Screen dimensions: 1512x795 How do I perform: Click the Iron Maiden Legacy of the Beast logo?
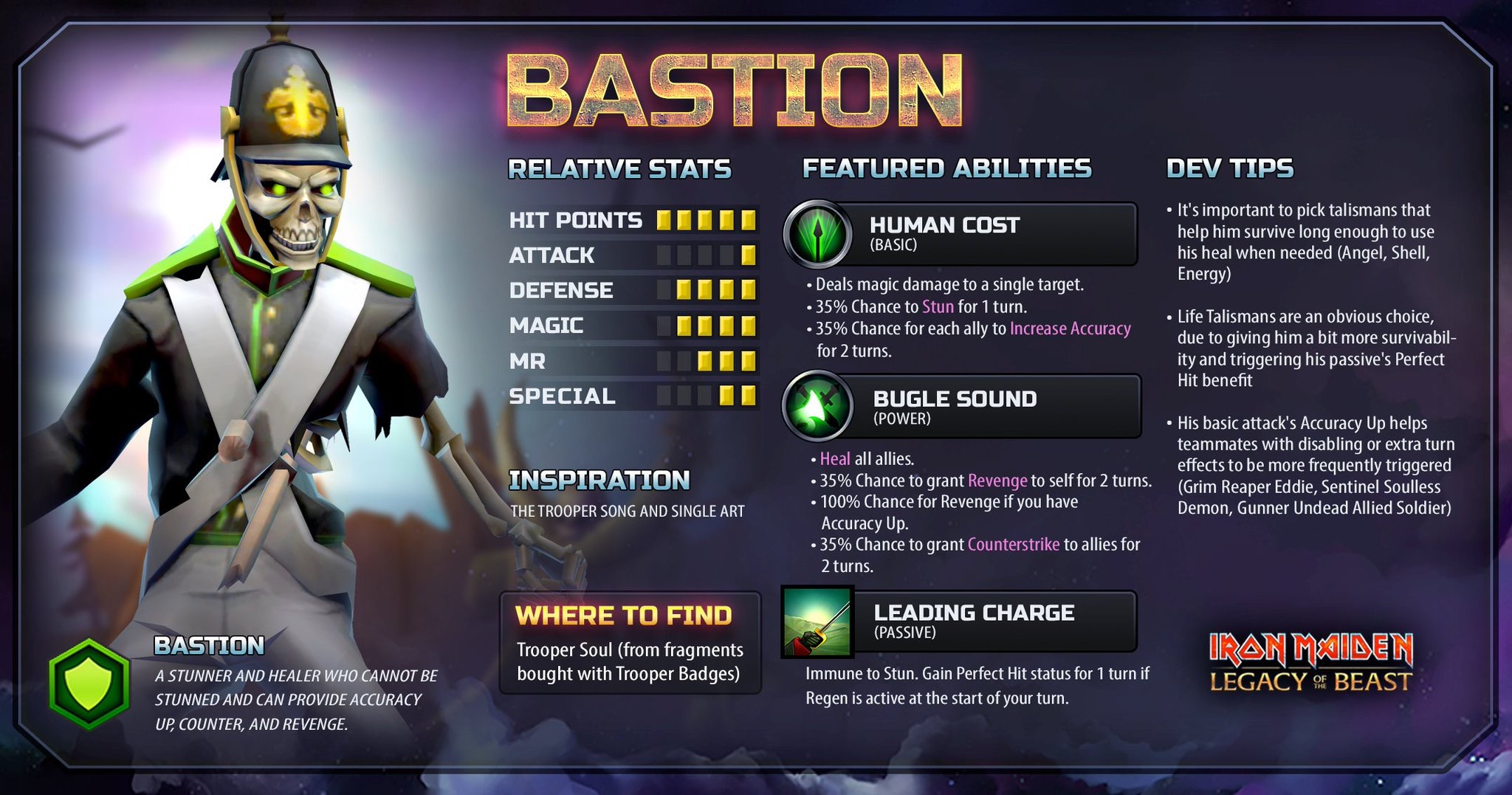pos(1310,663)
